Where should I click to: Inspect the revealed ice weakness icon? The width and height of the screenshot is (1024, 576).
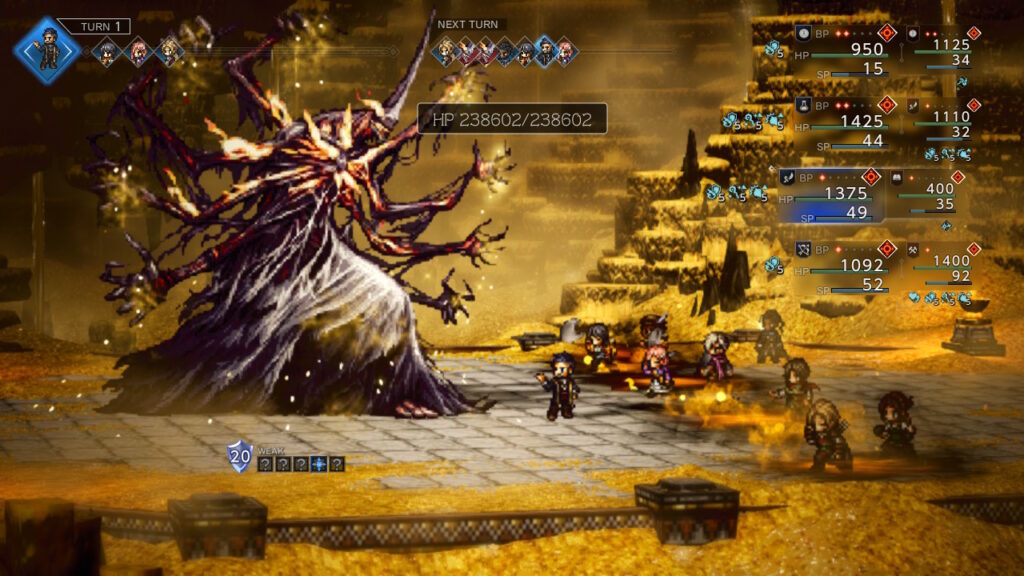317,464
